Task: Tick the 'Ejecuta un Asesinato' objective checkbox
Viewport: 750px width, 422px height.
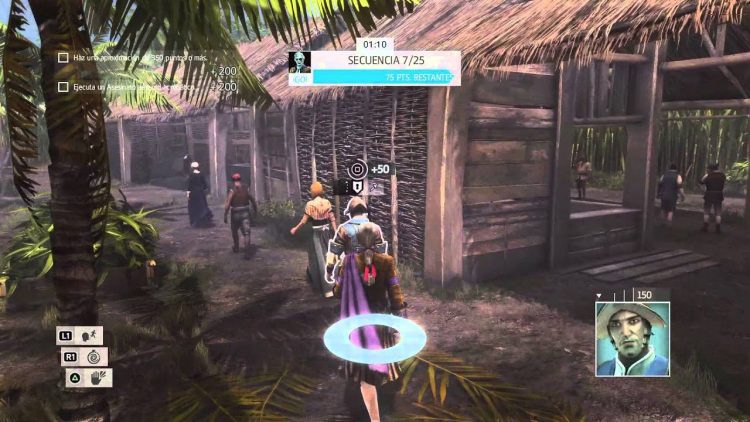Action: click(x=63, y=87)
